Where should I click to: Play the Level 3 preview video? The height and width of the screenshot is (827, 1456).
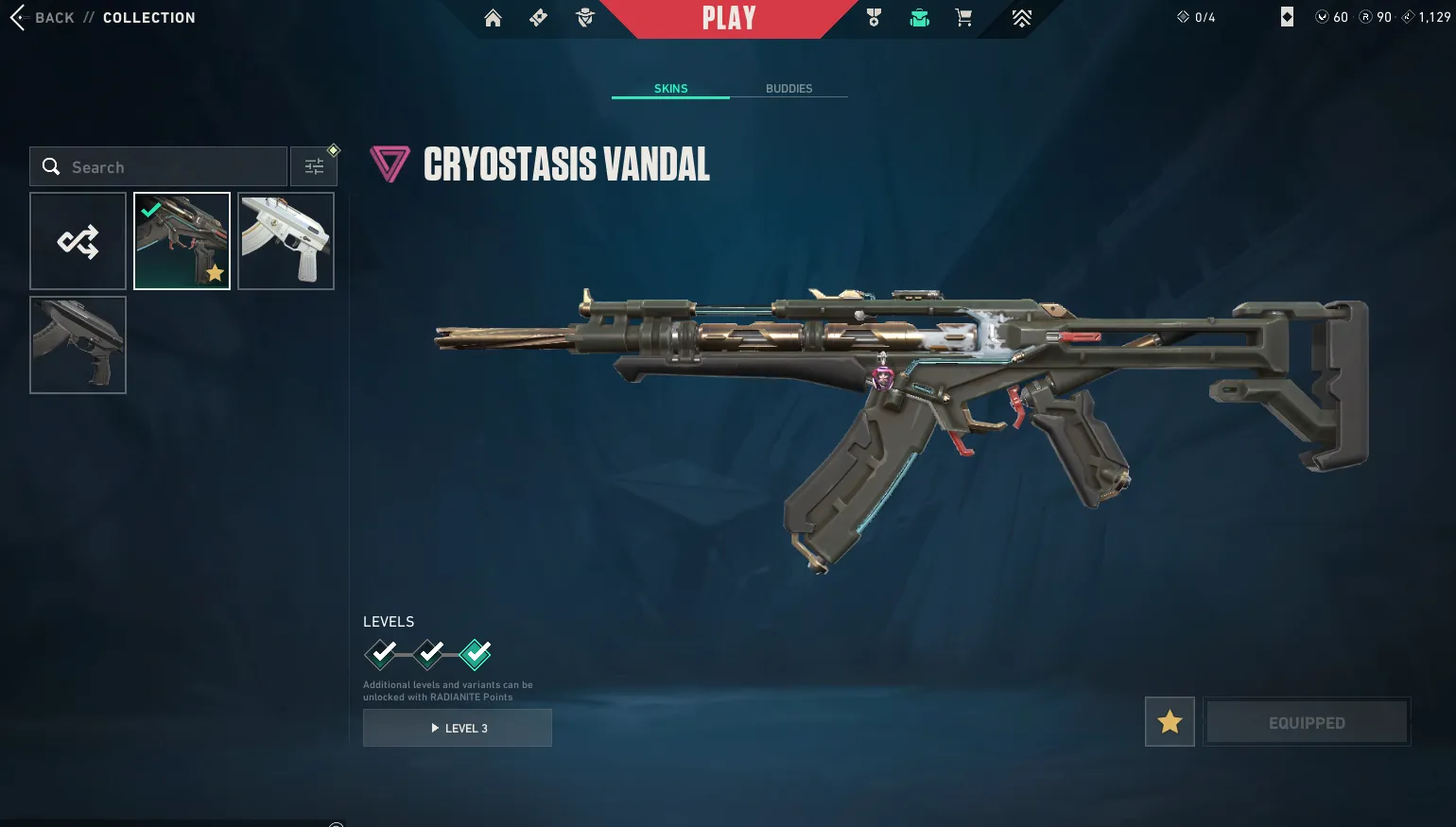[x=458, y=728]
